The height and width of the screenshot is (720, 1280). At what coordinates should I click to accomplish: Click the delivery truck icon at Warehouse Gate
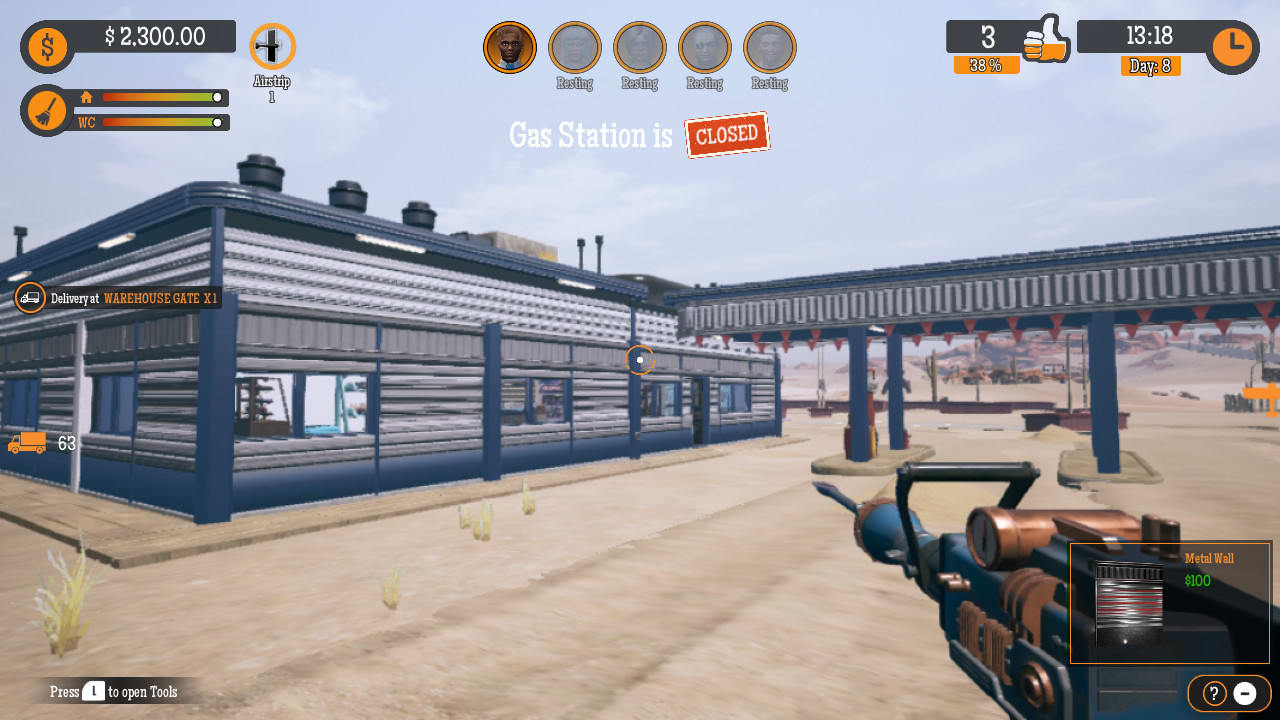pyautogui.click(x=29, y=298)
